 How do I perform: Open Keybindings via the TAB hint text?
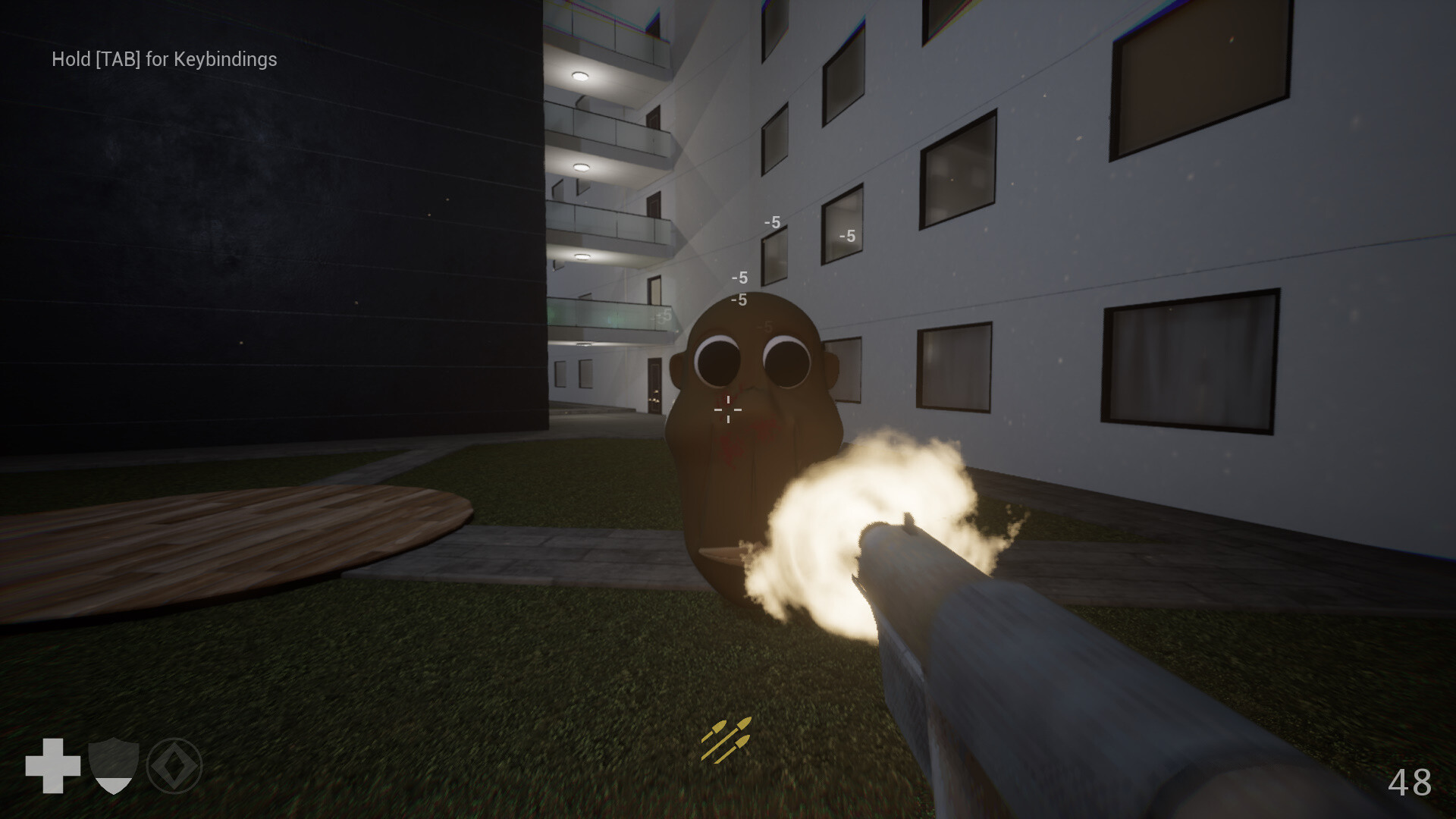click(164, 59)
